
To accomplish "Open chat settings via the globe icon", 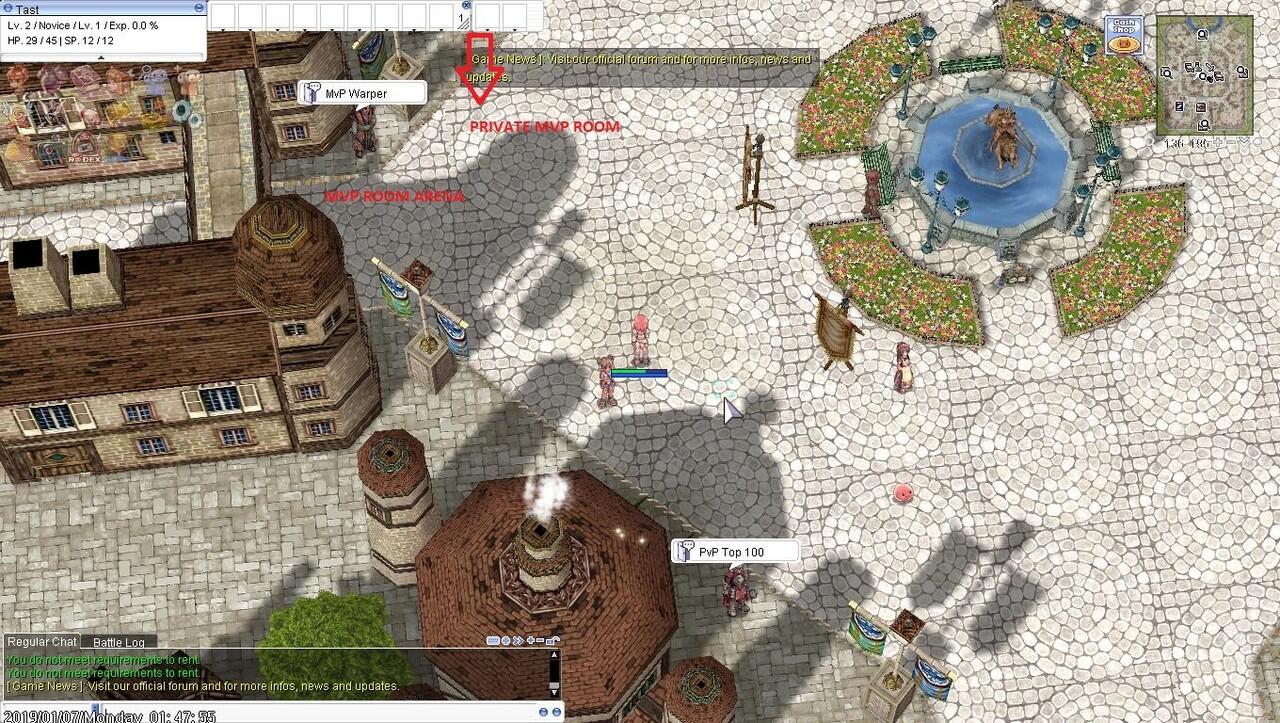I will pos(505,640).
